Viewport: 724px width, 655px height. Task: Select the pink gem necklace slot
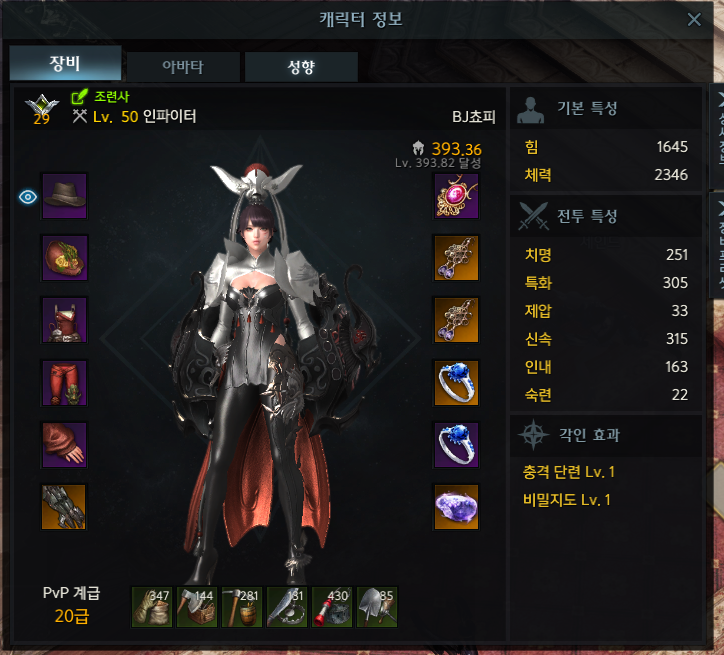point(456,196)
